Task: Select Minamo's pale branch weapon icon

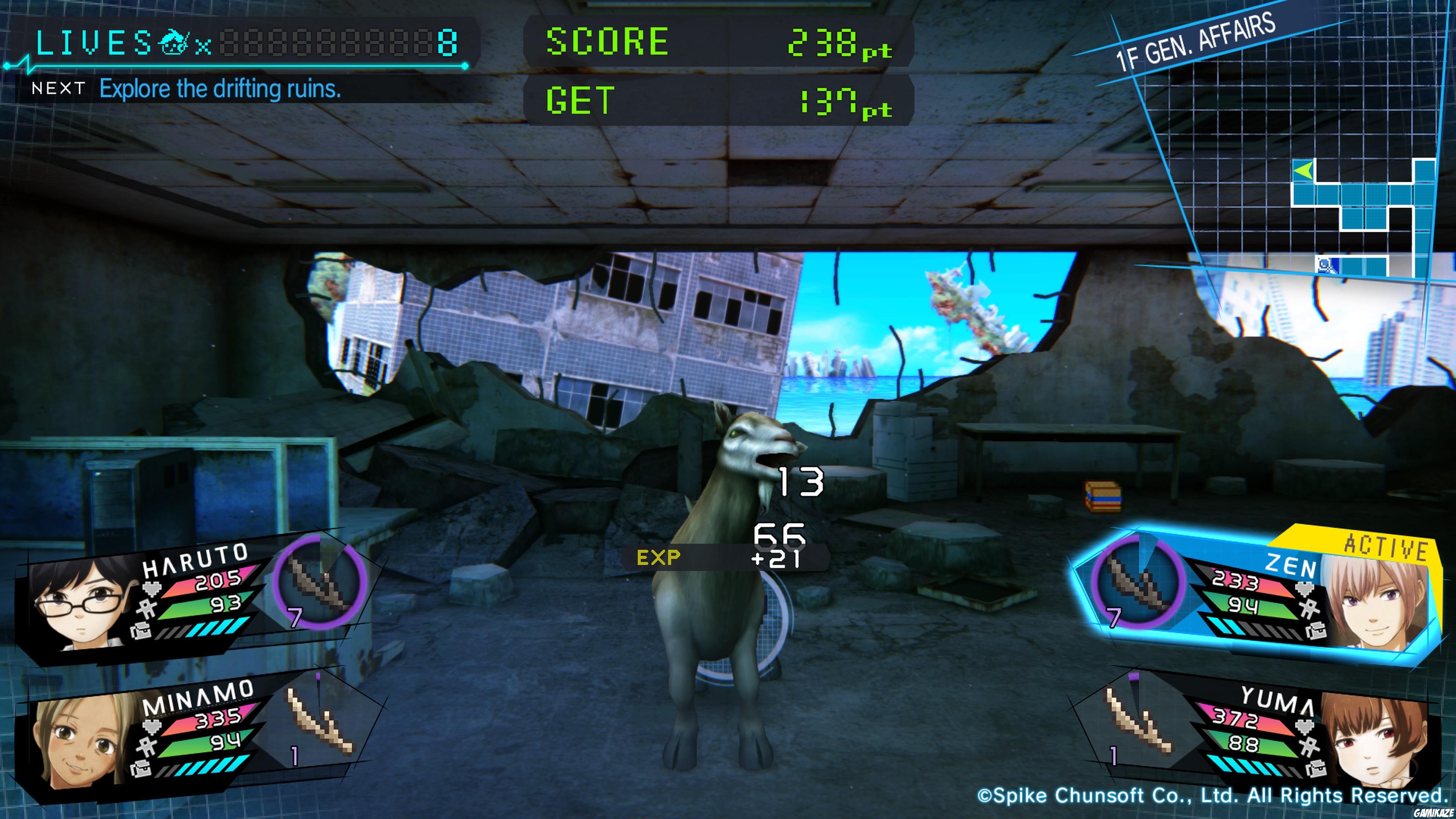Action: click(320, 722)
